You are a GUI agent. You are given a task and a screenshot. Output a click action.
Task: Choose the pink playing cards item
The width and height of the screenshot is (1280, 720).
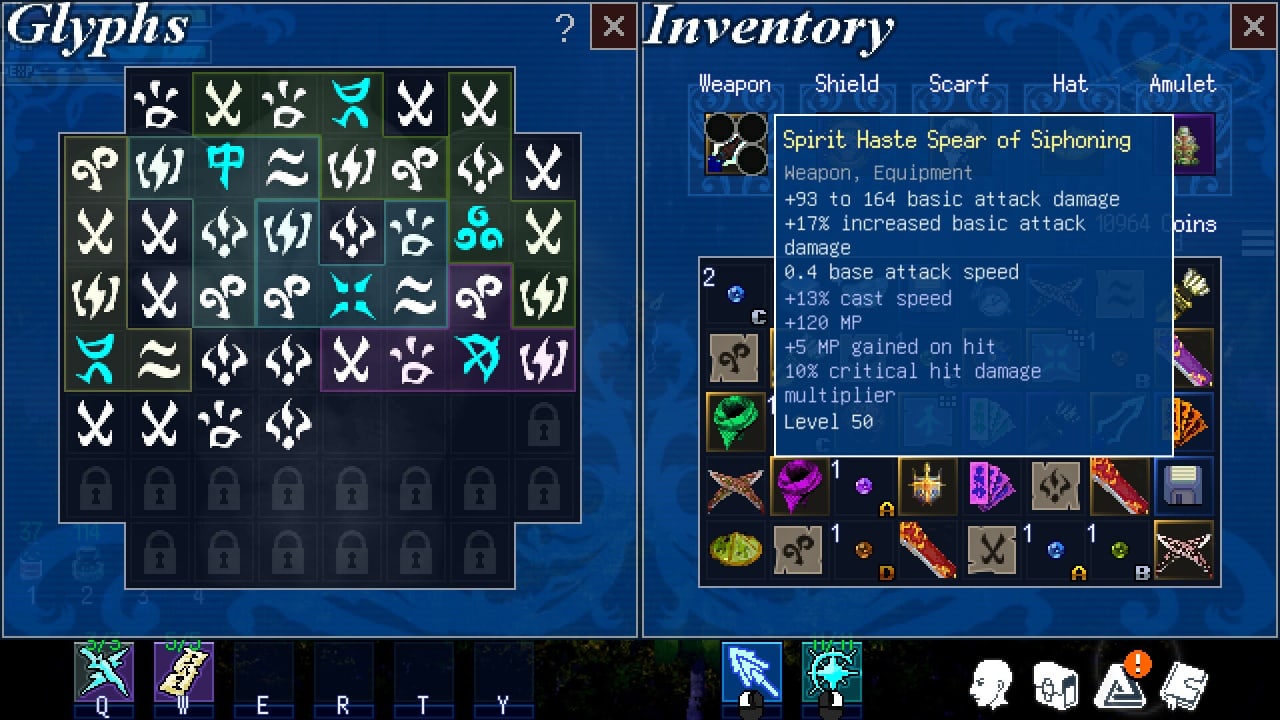pos(991,487)
